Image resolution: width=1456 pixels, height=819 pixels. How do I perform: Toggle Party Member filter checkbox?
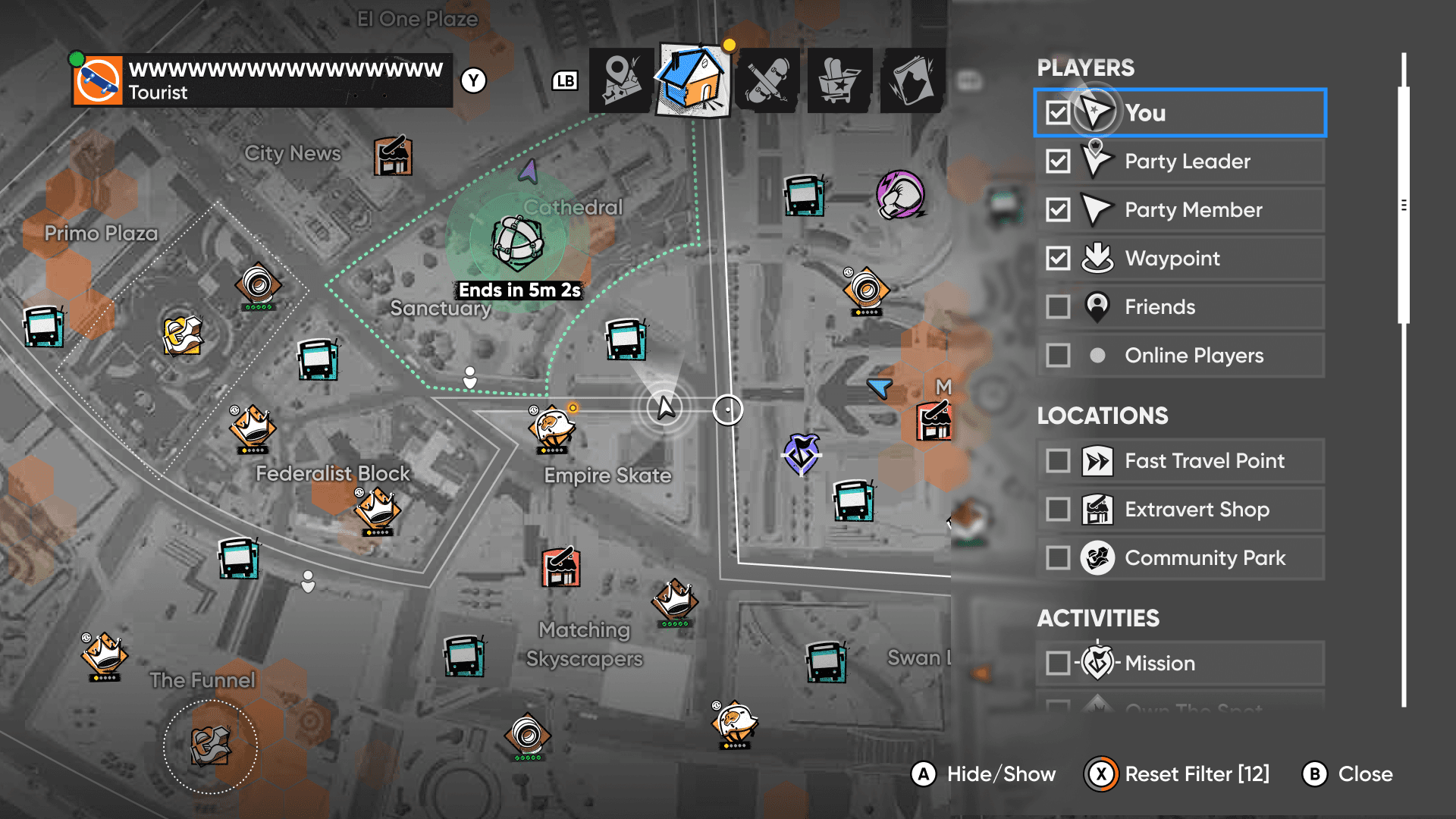coord(1058,210)
